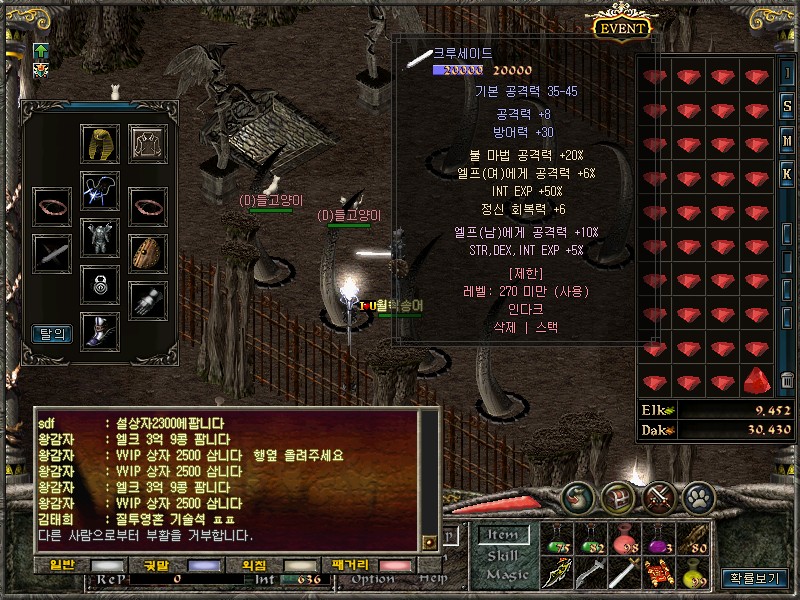Select the gauntlet gloves slot
The image size is (800, 600).
coord(148,300)
